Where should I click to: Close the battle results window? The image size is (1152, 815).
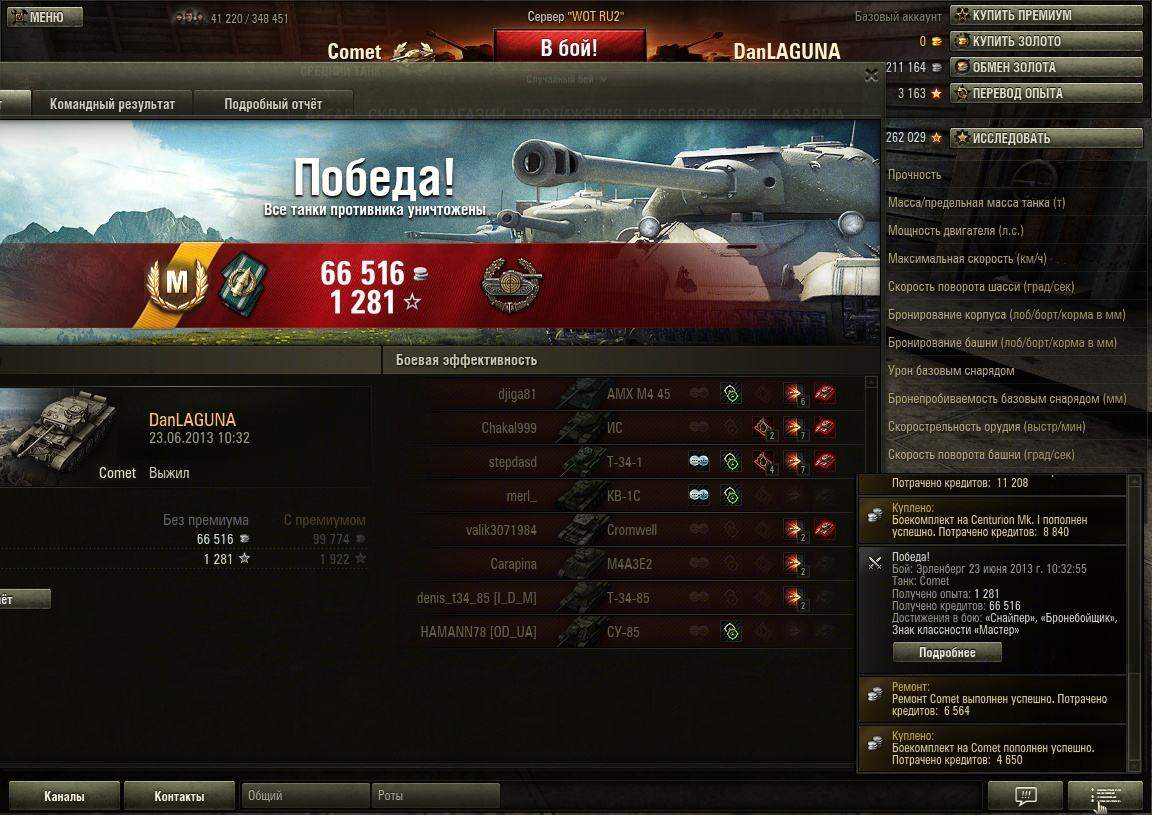coord(871,75)
